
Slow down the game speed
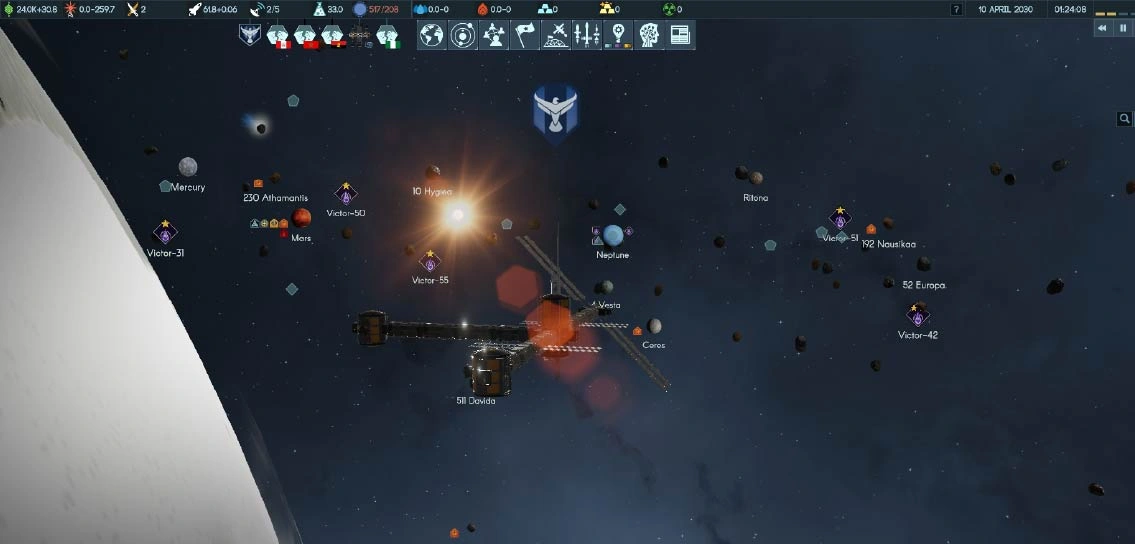(x=1103, y=29)
